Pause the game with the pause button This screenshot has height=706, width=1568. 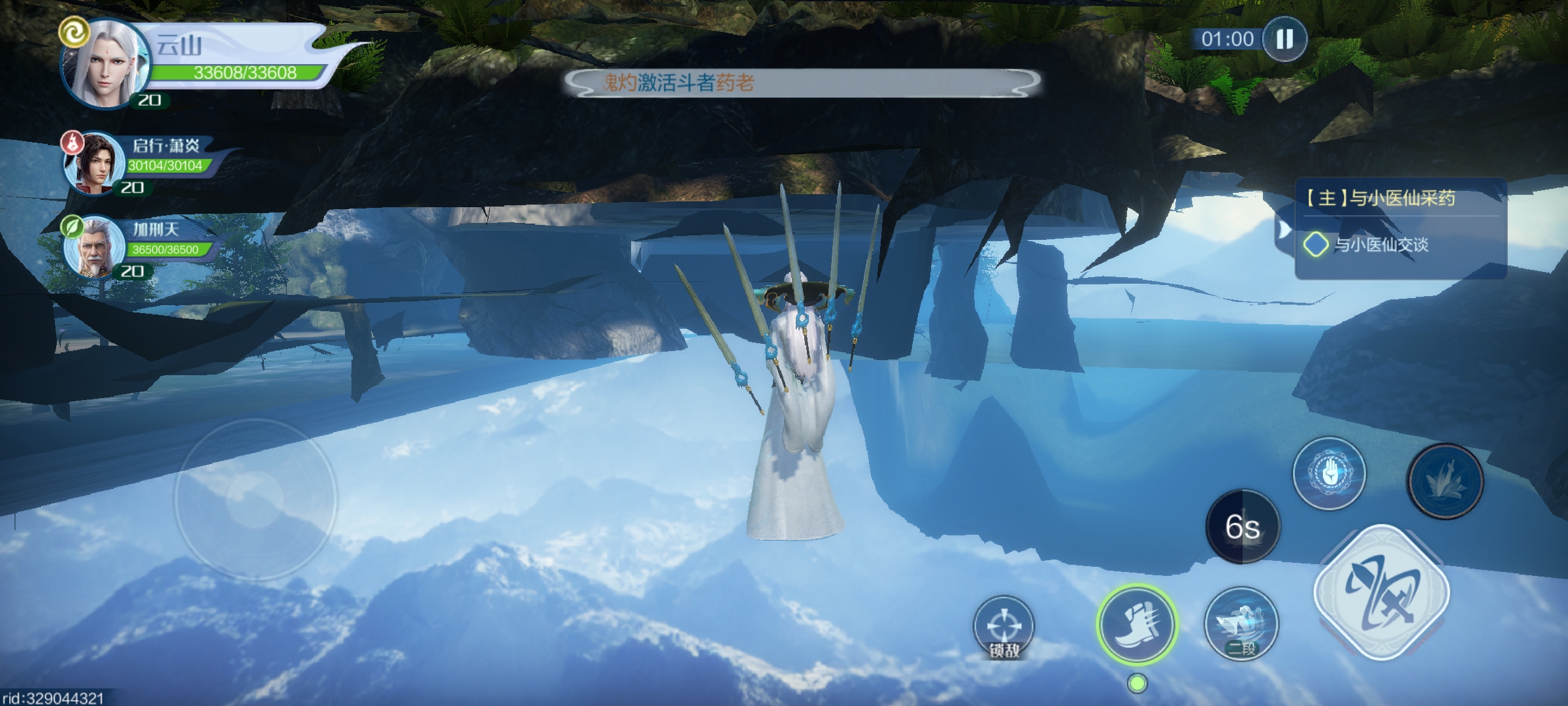click(x=1284, y=39)
